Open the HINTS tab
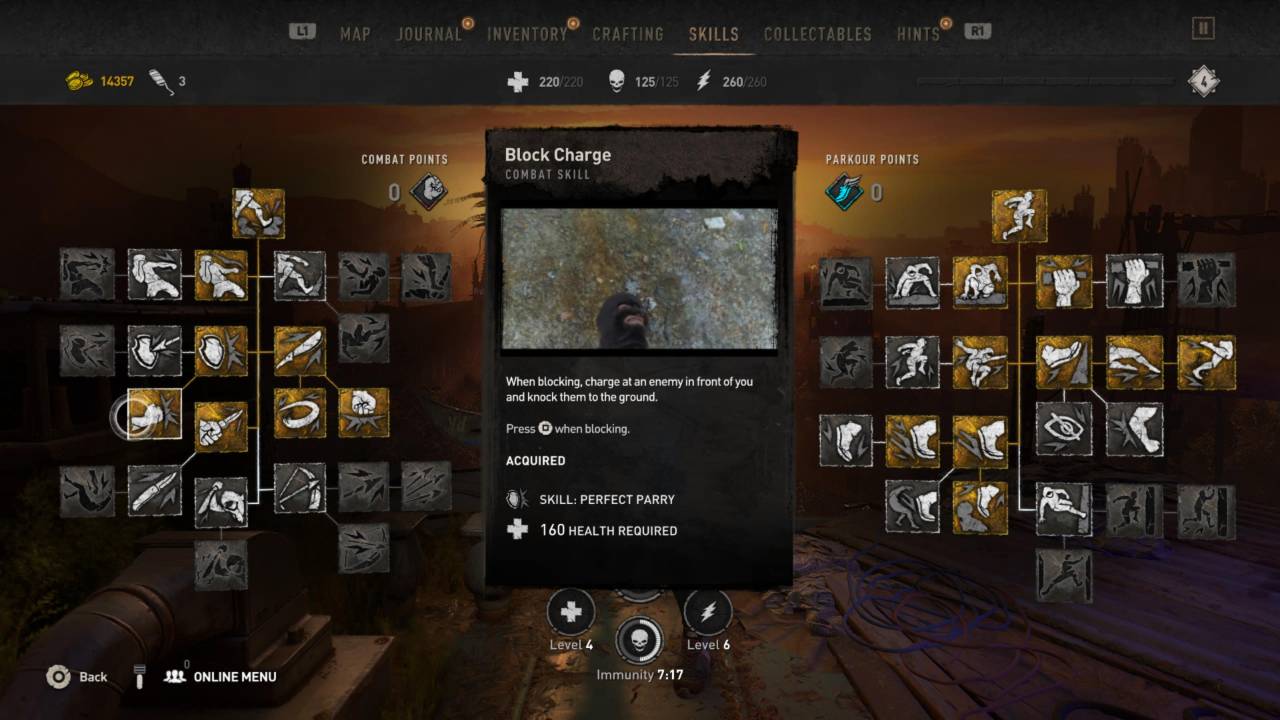The height and width of the screenshot is (720, 1280). coord(916,33)
